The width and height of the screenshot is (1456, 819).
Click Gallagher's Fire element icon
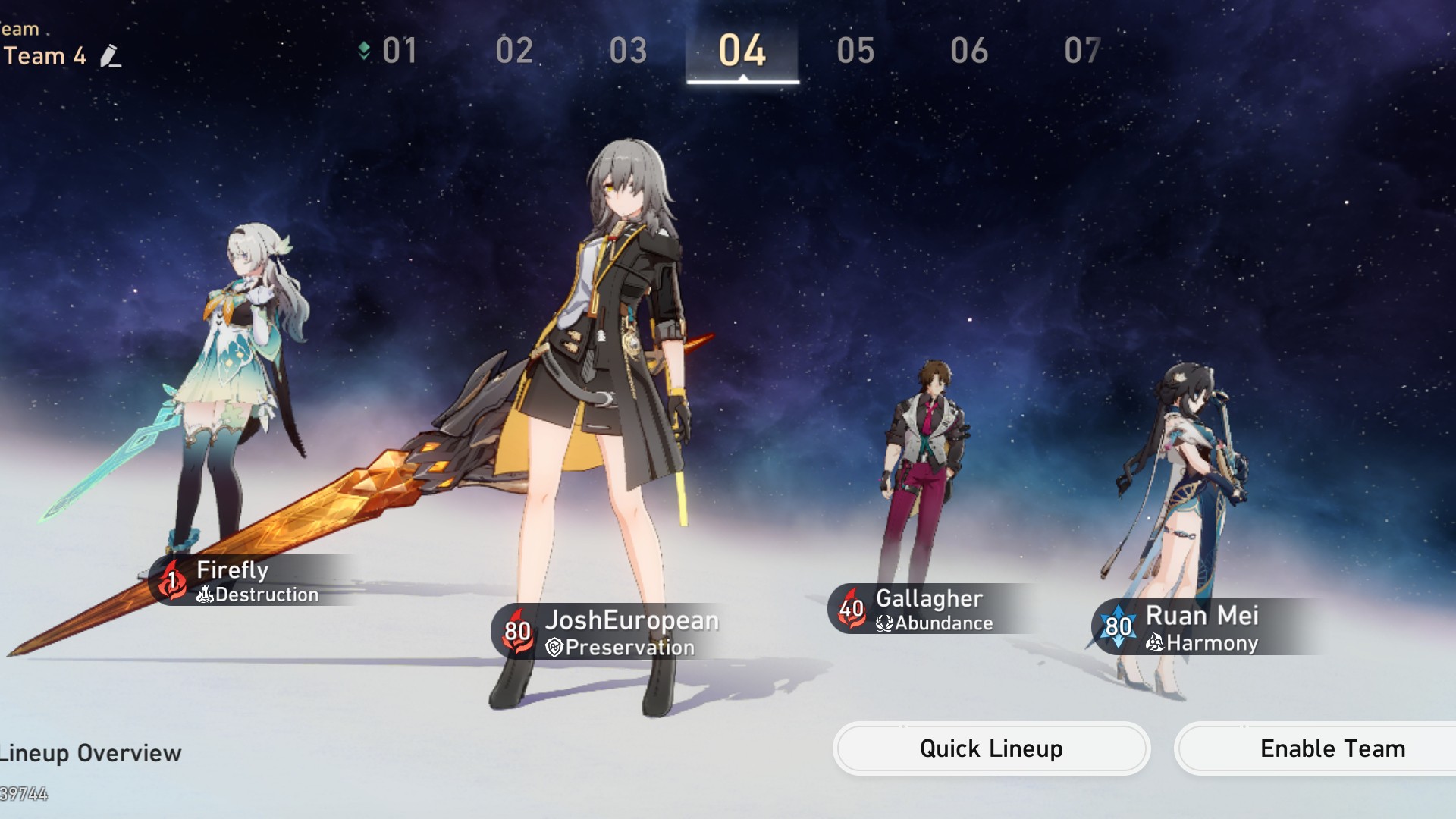tap(851, 607)
